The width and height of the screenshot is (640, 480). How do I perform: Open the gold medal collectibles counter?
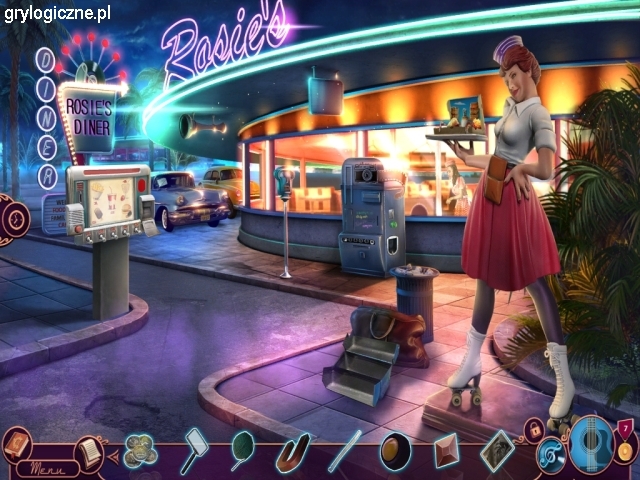tap(625, 446)
